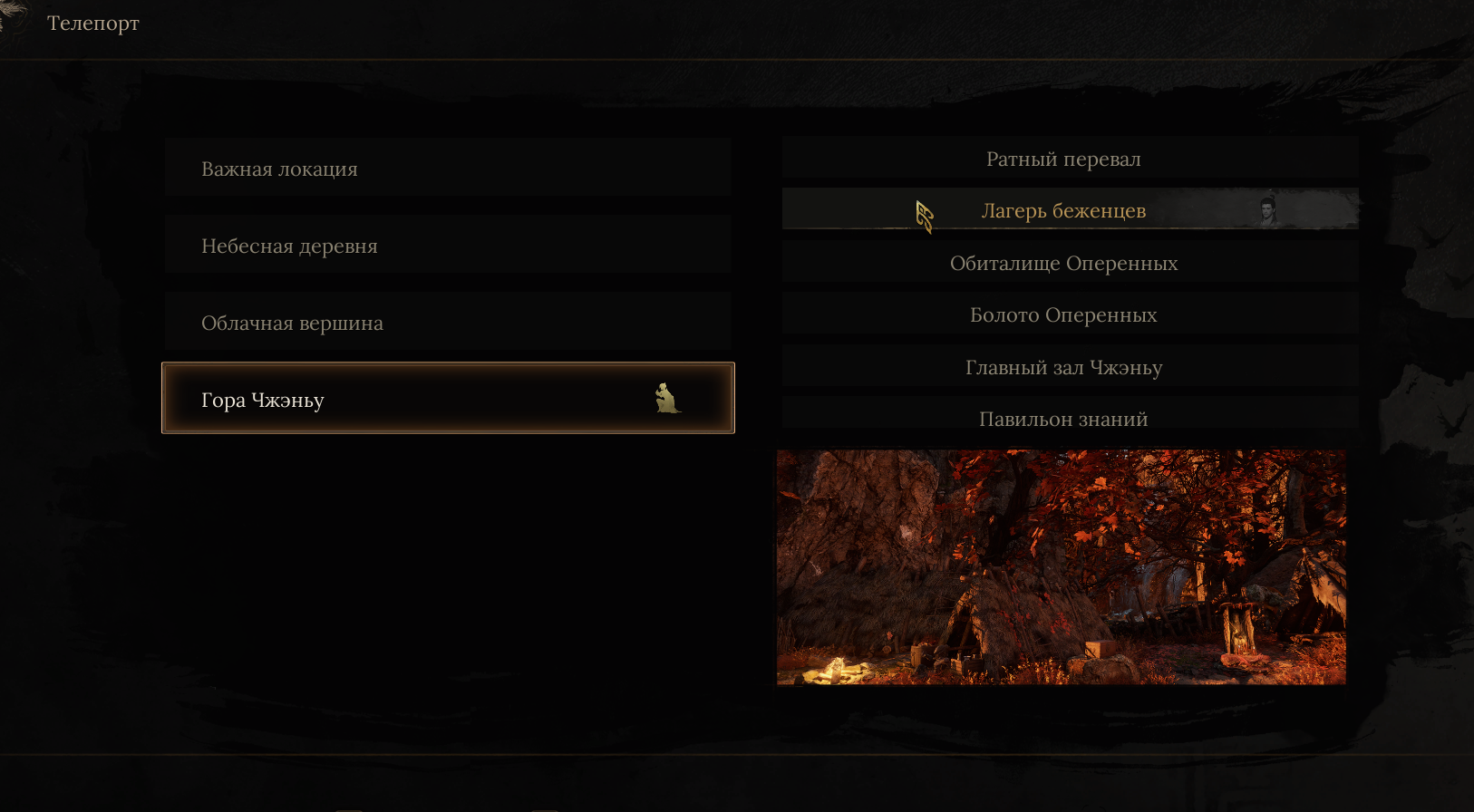This screenshot has width=1474, height=812.
Task: Teleport to Ратный перевал
Action: tap(1069, 159)
